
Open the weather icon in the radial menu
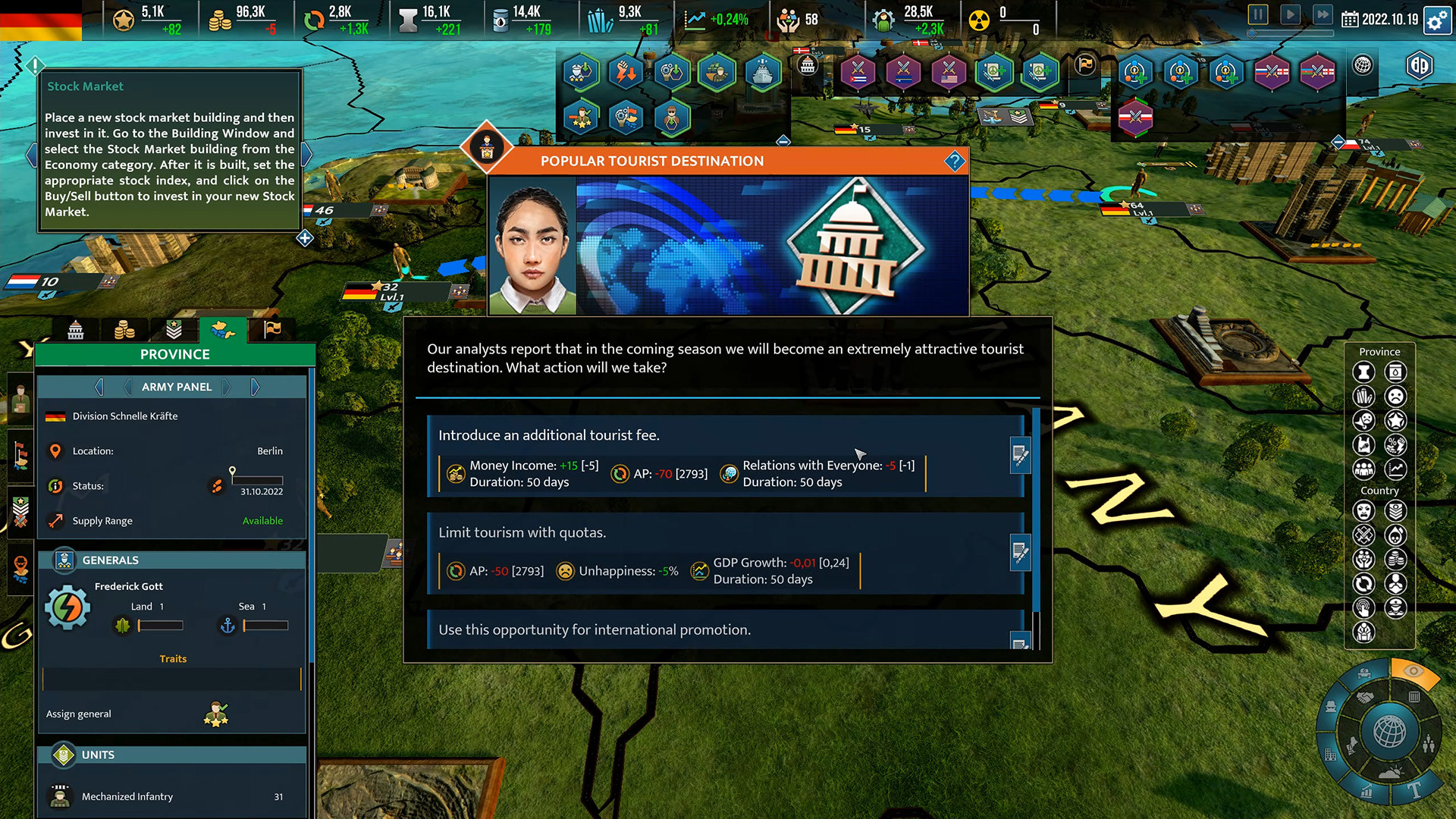point(1390,770)
